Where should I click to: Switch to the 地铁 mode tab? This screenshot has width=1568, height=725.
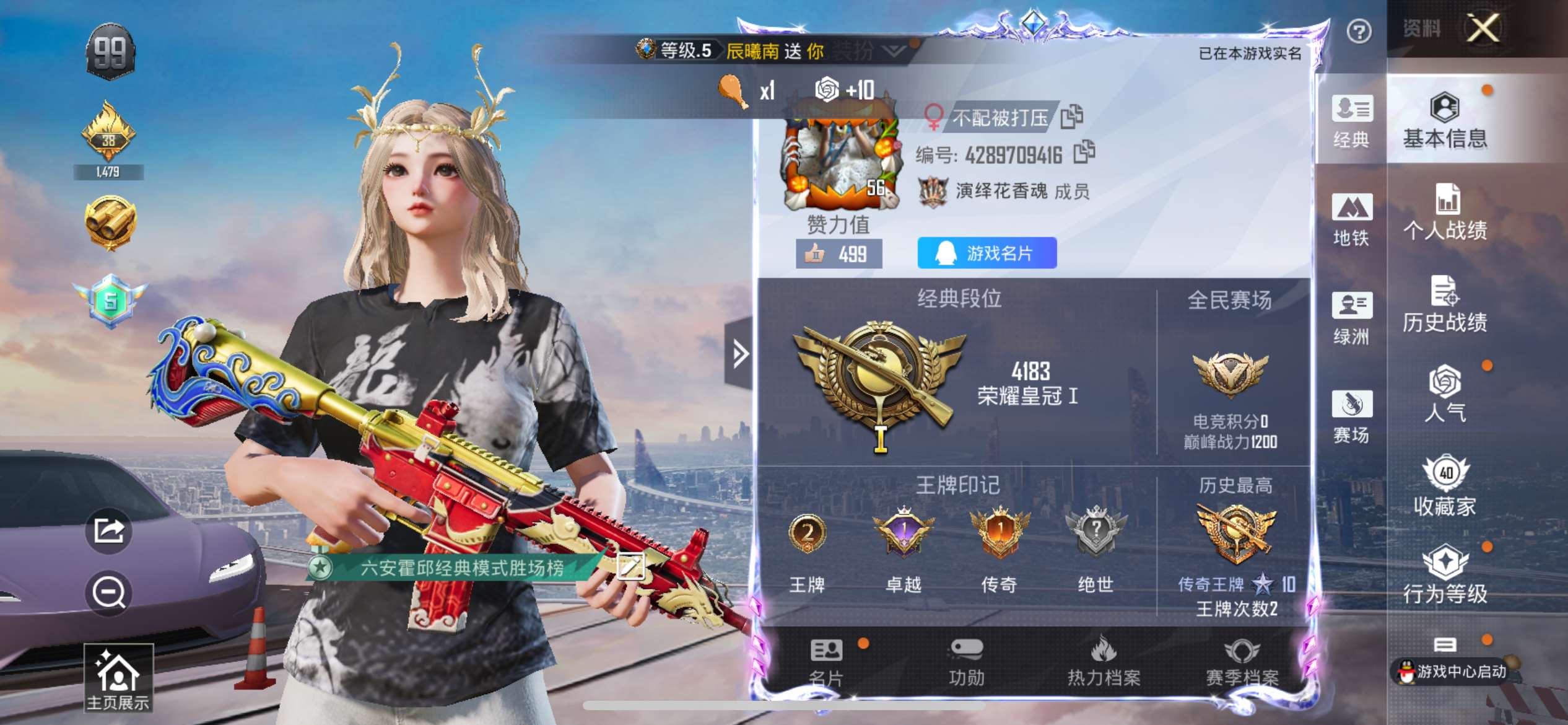(x=1351, y=220)
